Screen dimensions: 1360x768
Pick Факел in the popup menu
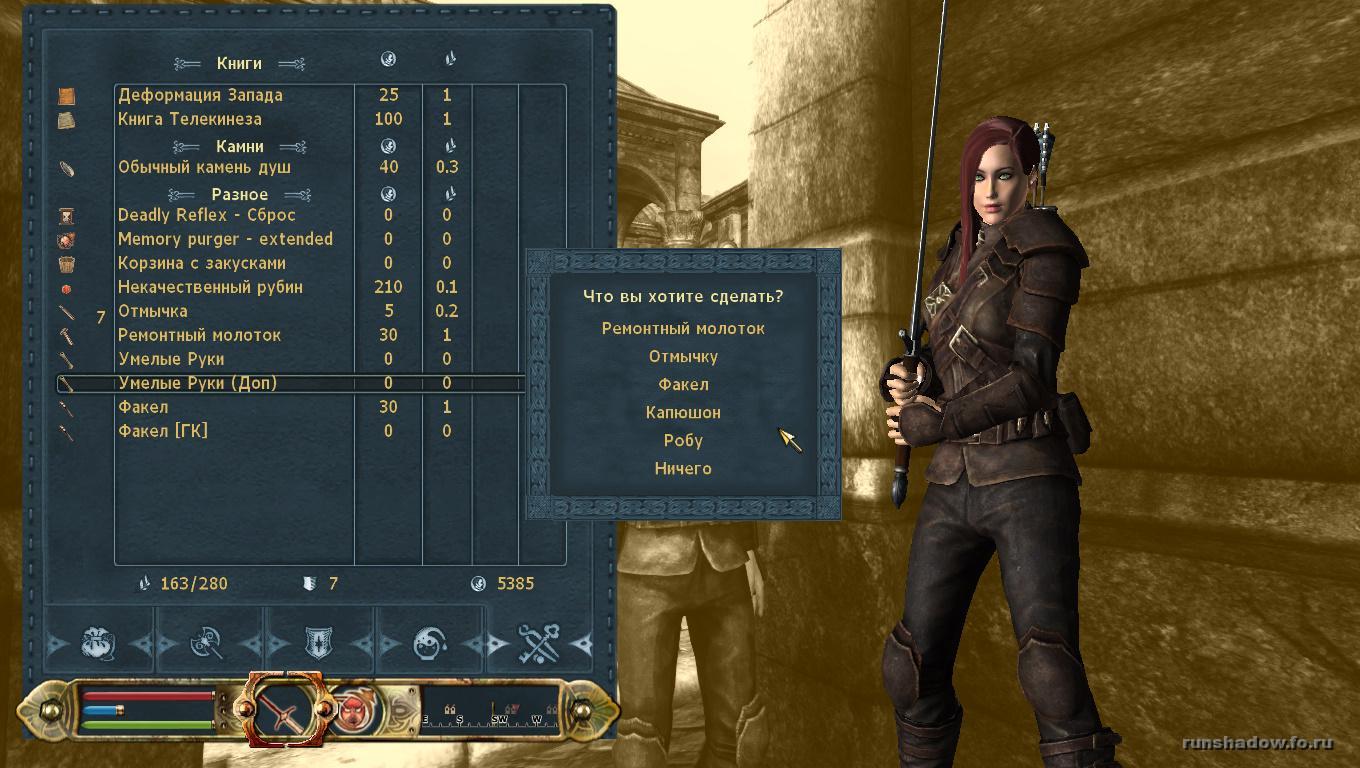[683, 384]
